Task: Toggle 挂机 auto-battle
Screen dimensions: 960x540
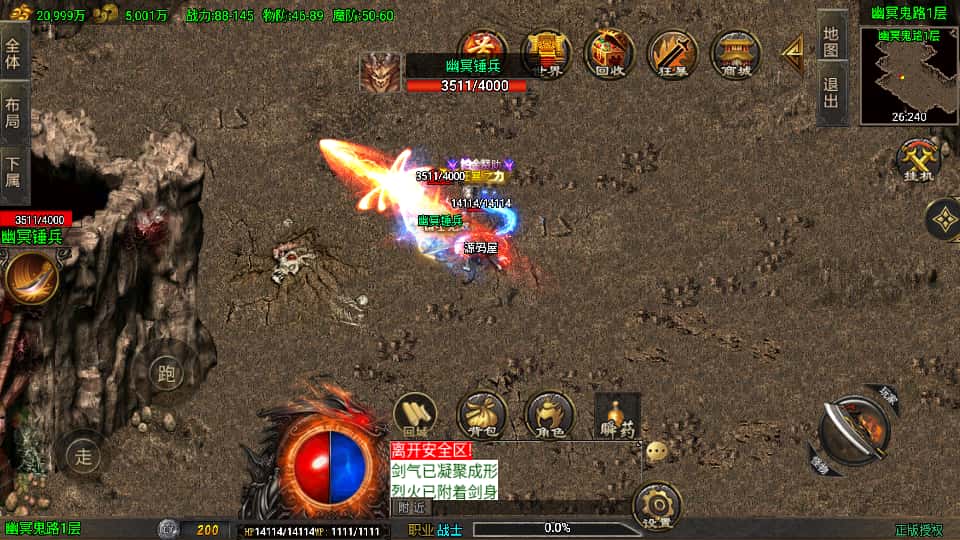Action: tap(916, 160)
